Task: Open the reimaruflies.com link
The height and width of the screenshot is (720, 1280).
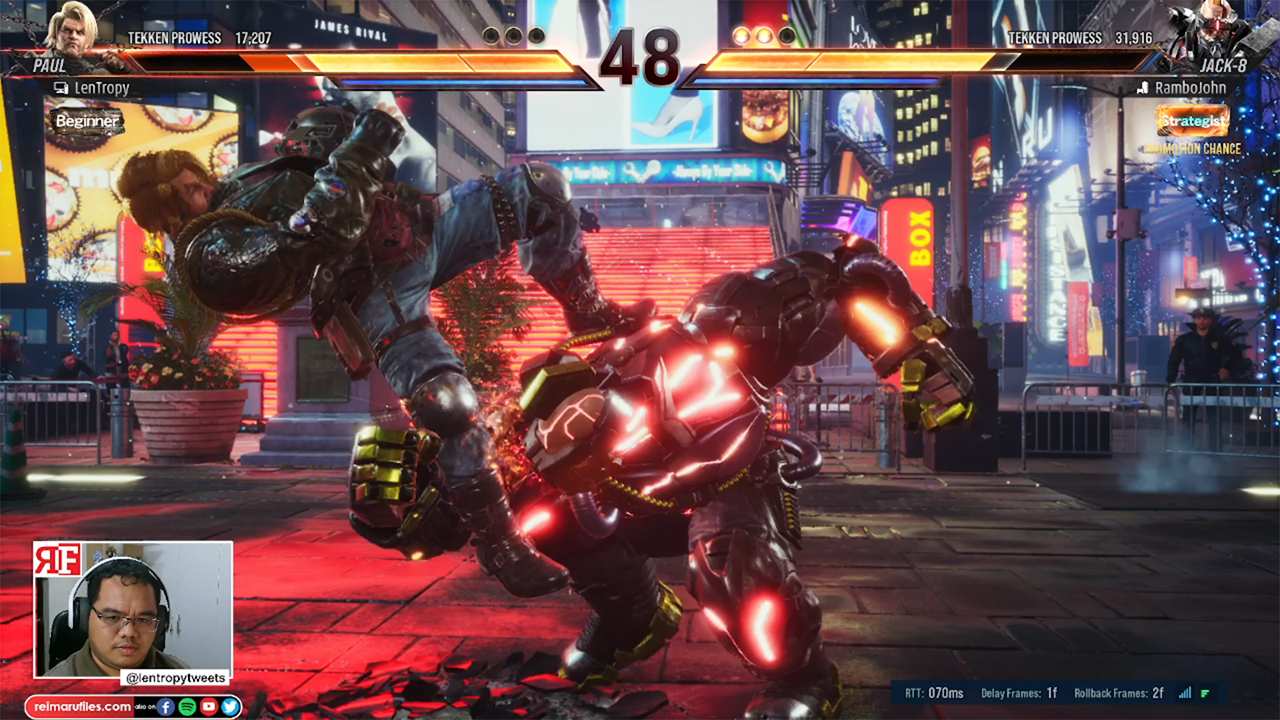Action: click(x=82, y=707)
